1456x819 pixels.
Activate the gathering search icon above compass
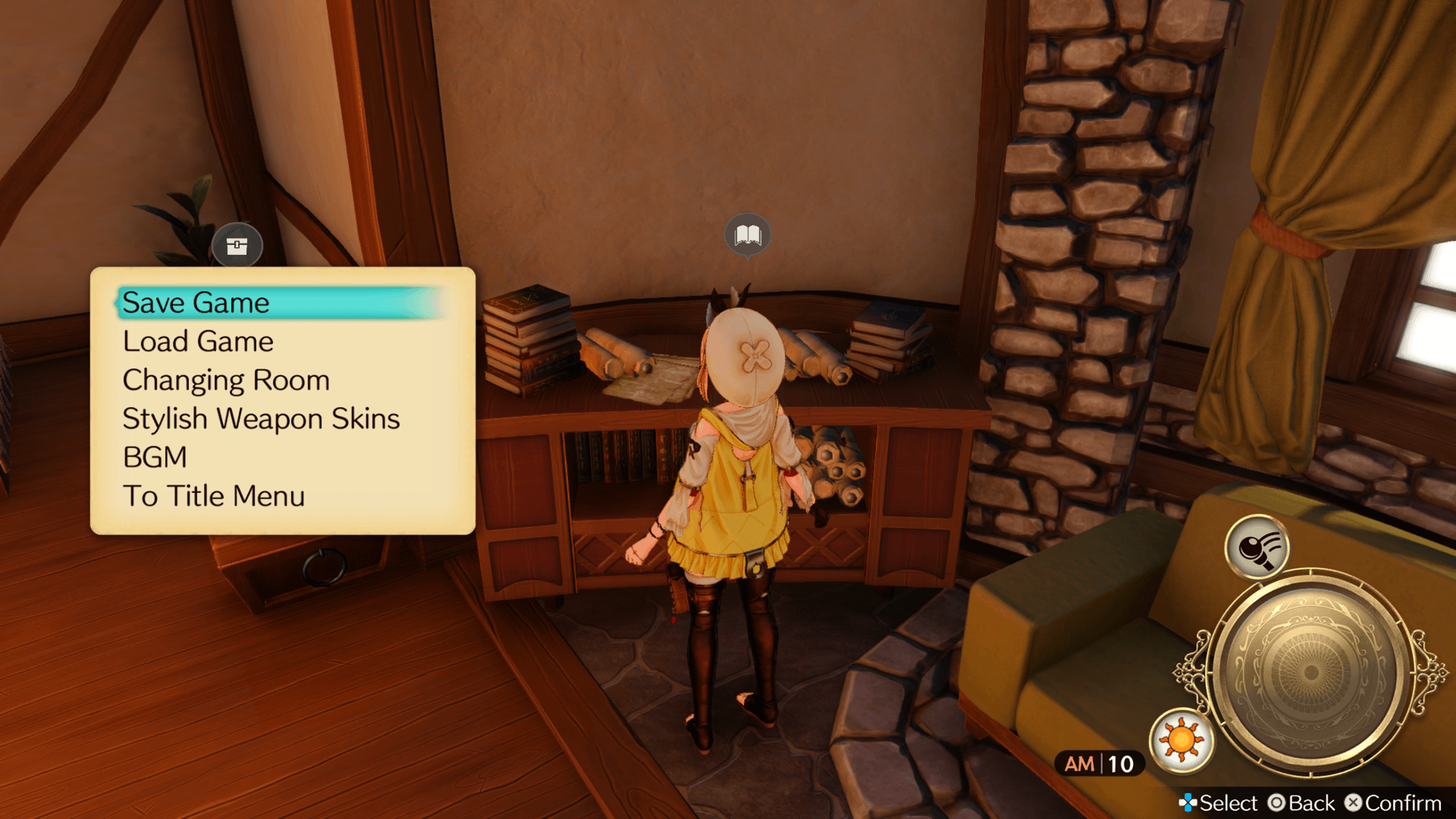[x=1257, y=547]
